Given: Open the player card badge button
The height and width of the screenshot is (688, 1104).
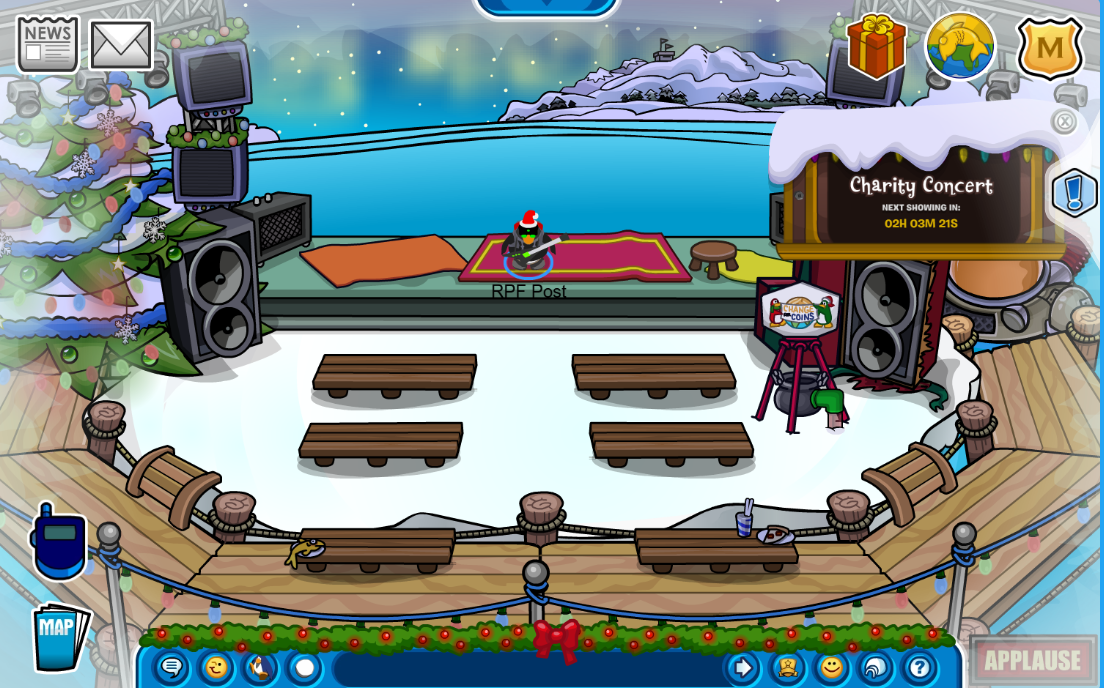Looking at the screenshot, I should [787, 667].
